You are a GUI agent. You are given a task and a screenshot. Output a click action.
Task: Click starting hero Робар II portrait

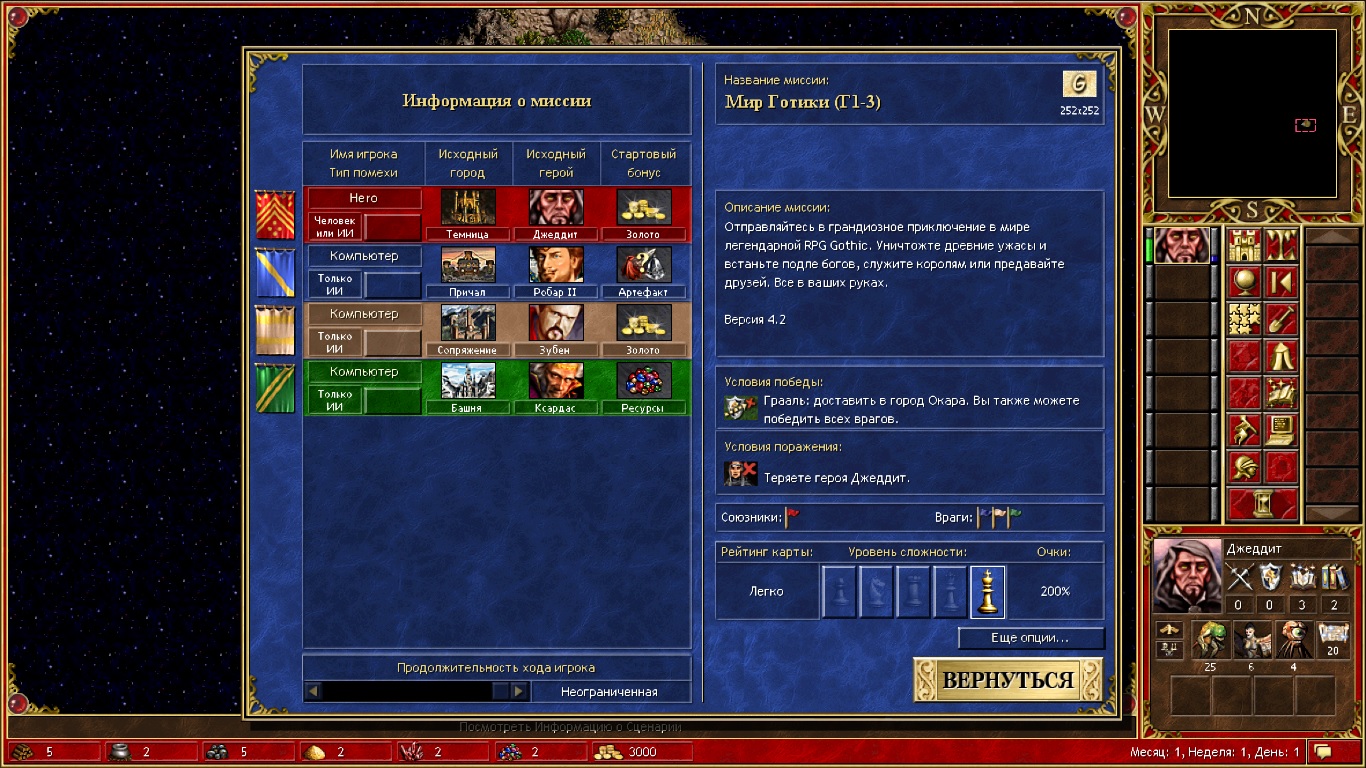coord(556,265)
